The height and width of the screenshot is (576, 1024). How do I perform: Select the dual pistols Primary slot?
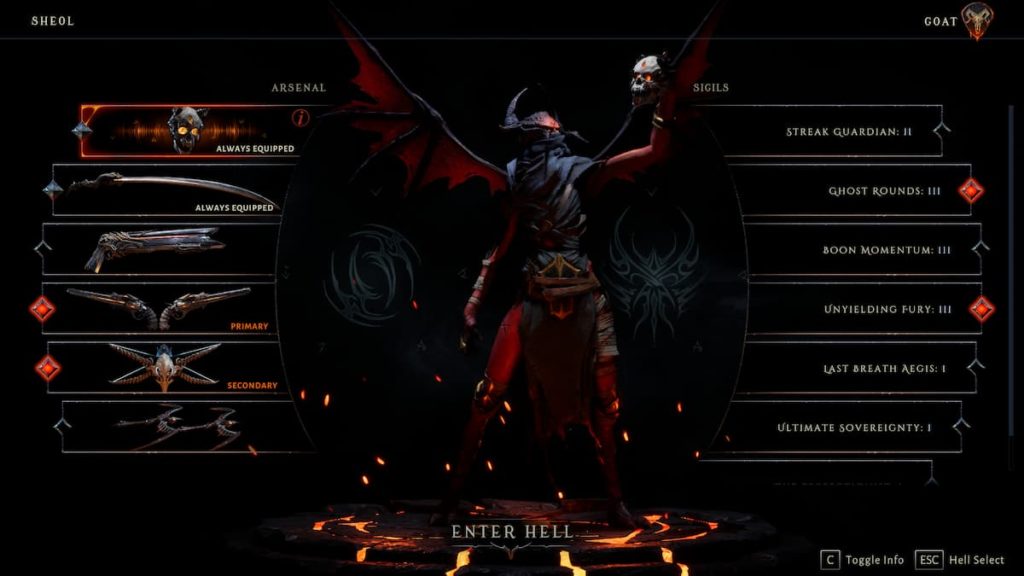pyautogui.click(x=160, y=308)
